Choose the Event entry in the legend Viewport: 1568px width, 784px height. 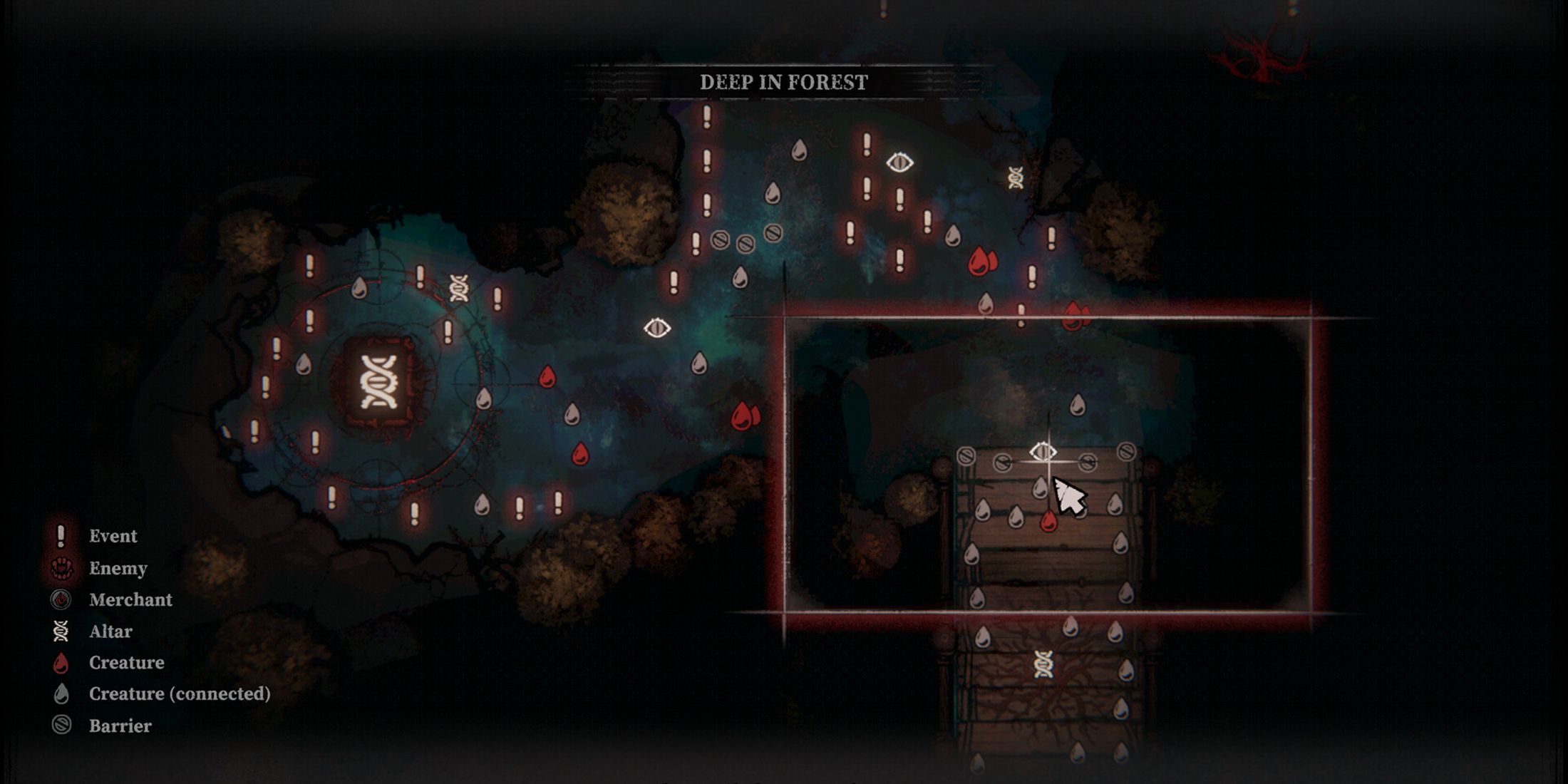(113, 536)
